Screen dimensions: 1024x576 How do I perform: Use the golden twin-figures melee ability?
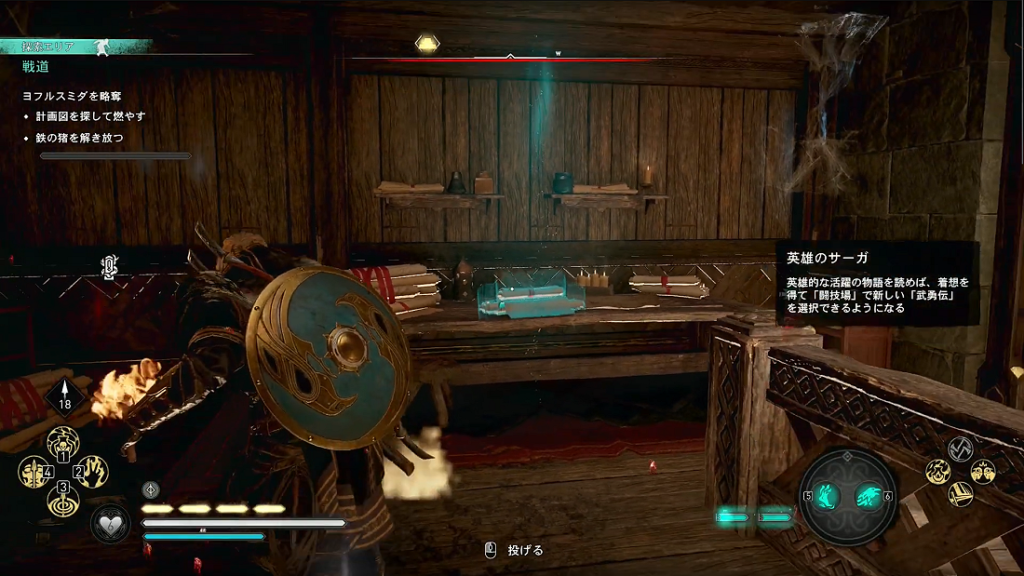(982, 471)
